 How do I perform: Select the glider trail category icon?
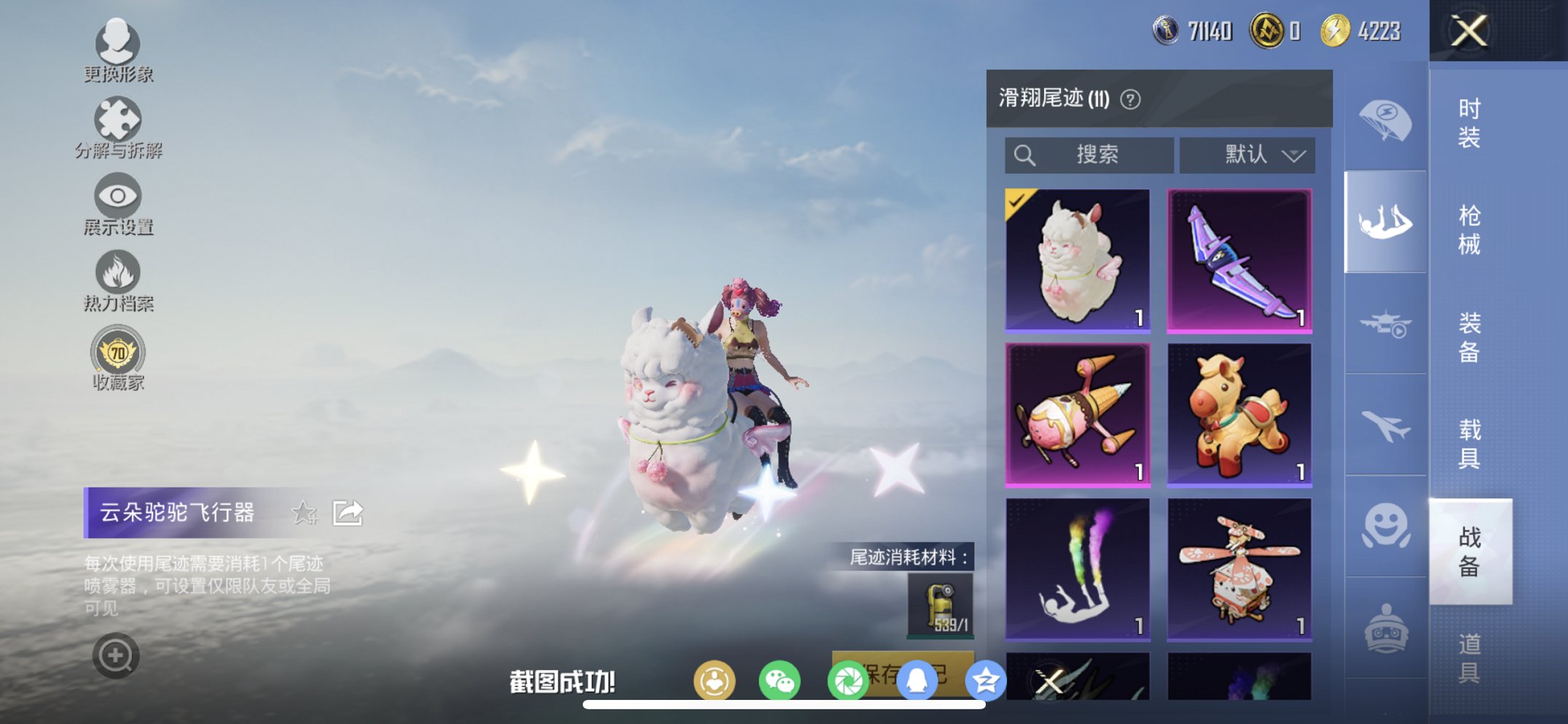[x=1384, y=219]
